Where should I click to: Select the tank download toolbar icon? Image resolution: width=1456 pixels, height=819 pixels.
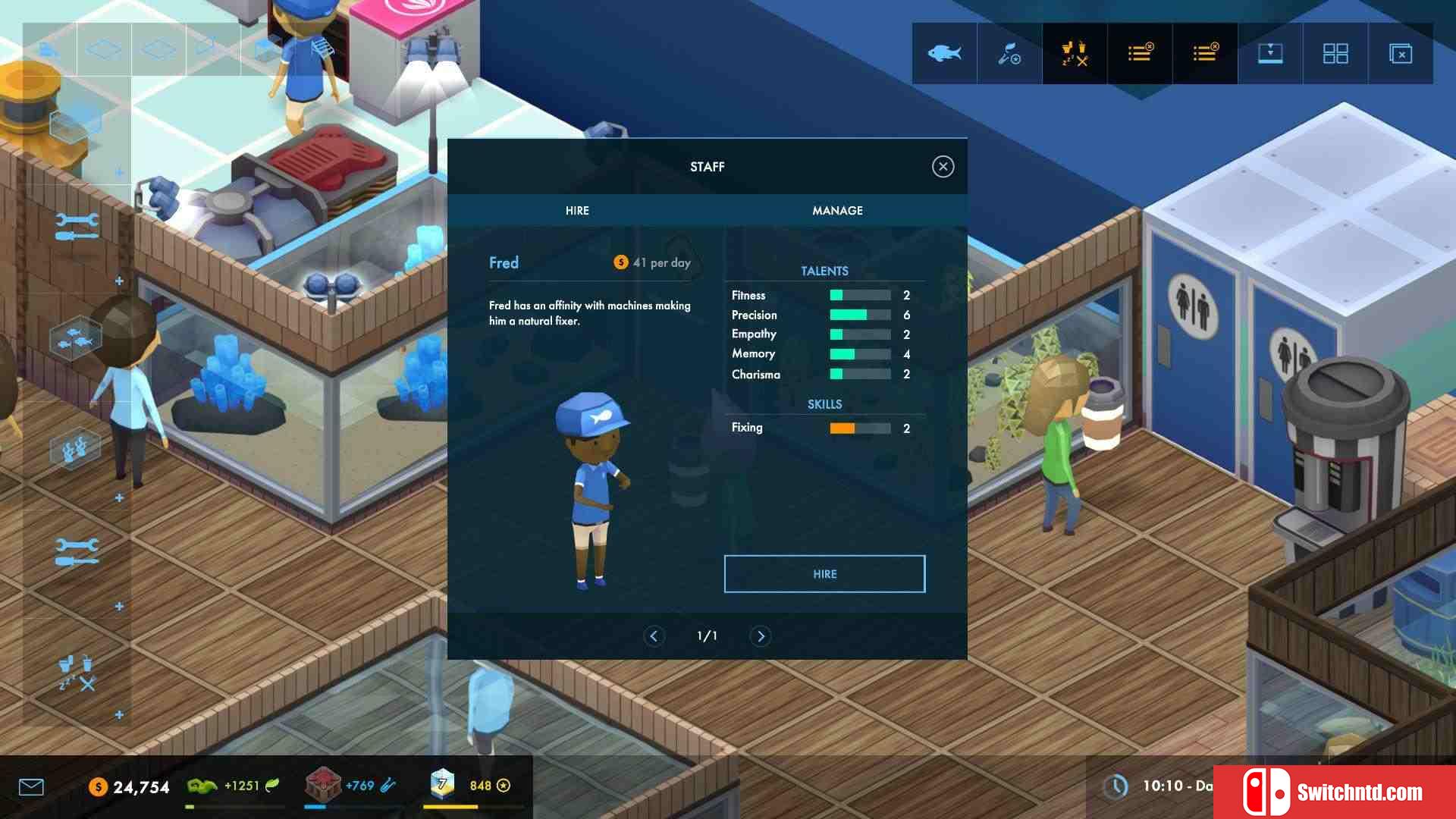1270,54
